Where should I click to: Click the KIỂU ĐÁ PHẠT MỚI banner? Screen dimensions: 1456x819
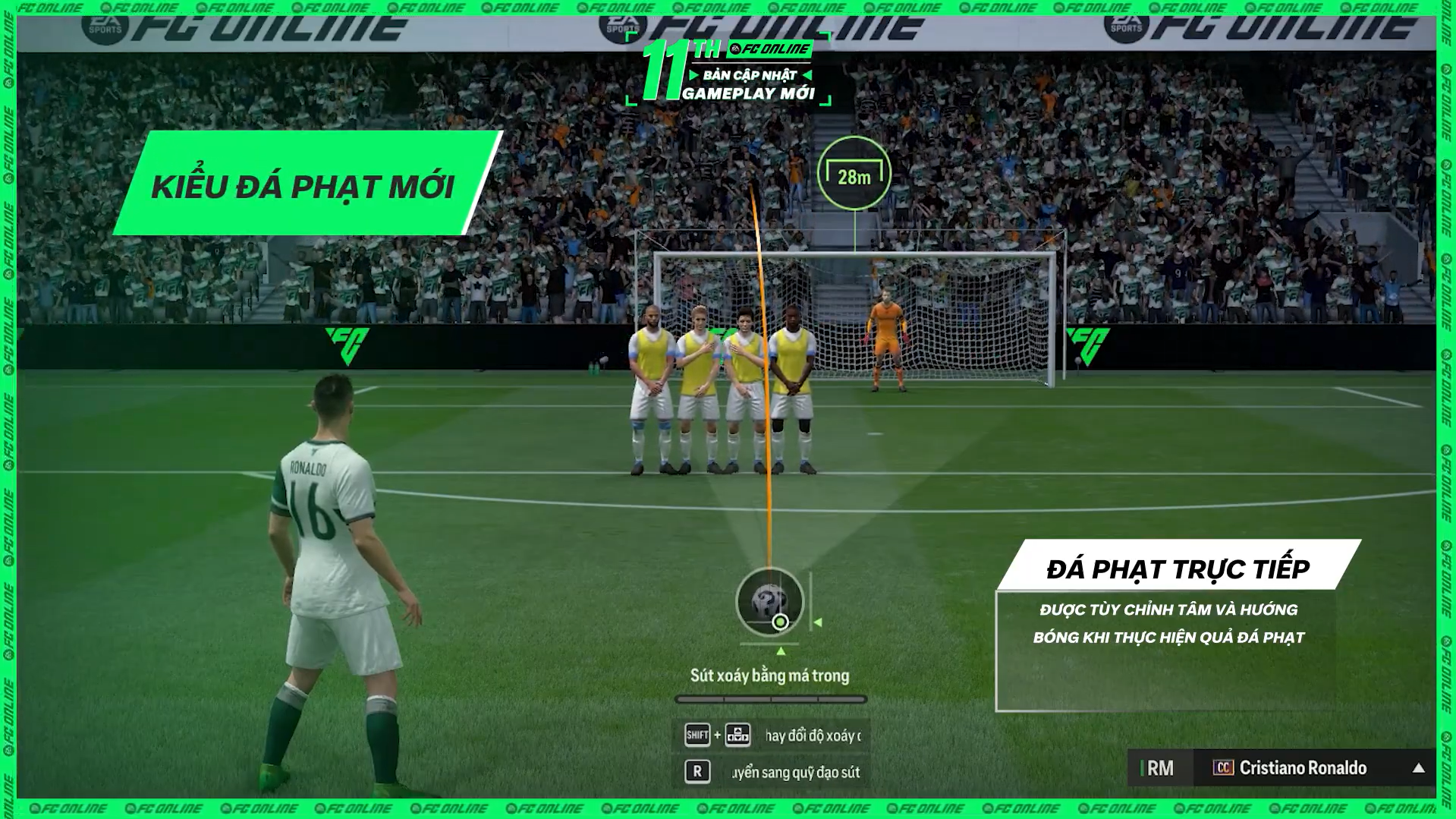tap(303, 182)
